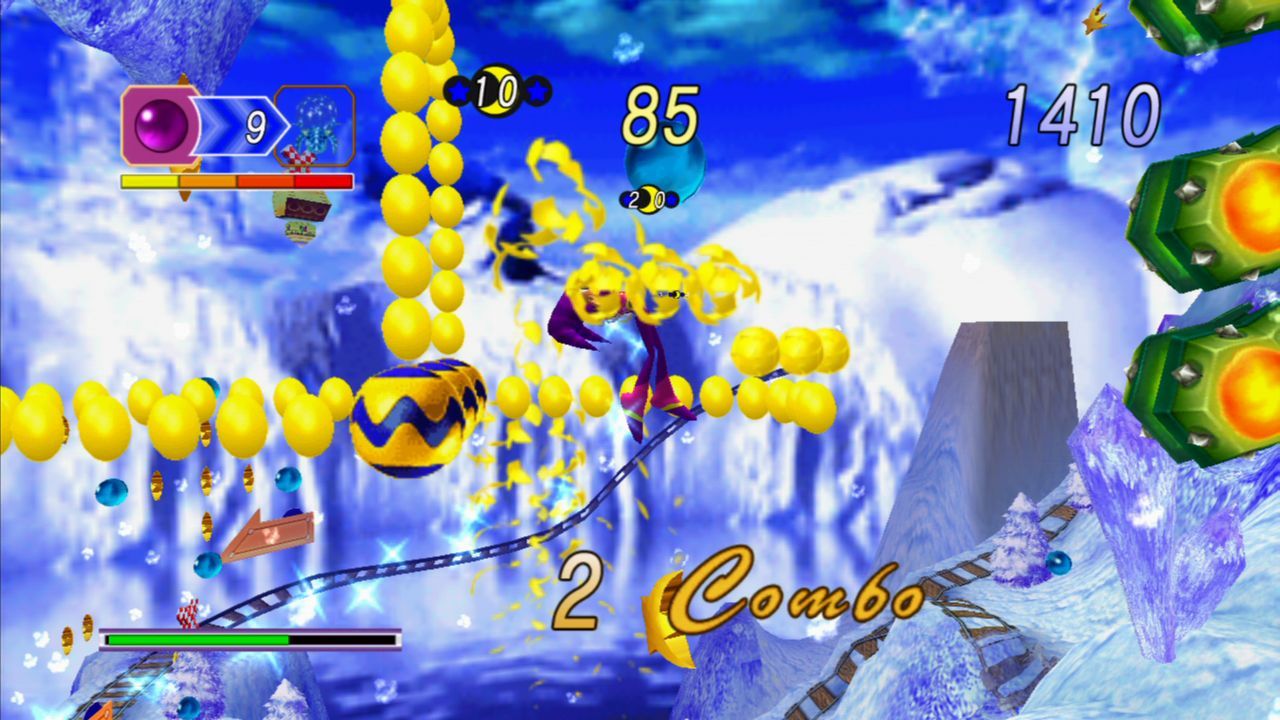Click the paper dart item on the left
1280x720 pixels.
coord(268,532)
